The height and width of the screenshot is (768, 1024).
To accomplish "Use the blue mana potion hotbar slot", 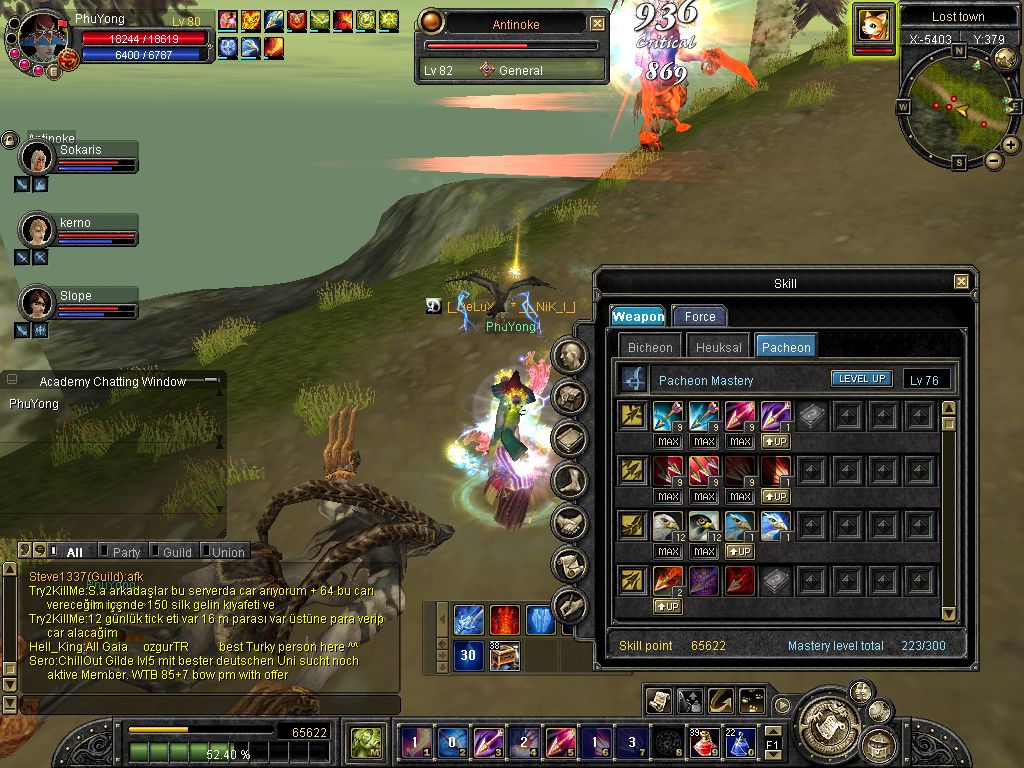I will 740,743.
